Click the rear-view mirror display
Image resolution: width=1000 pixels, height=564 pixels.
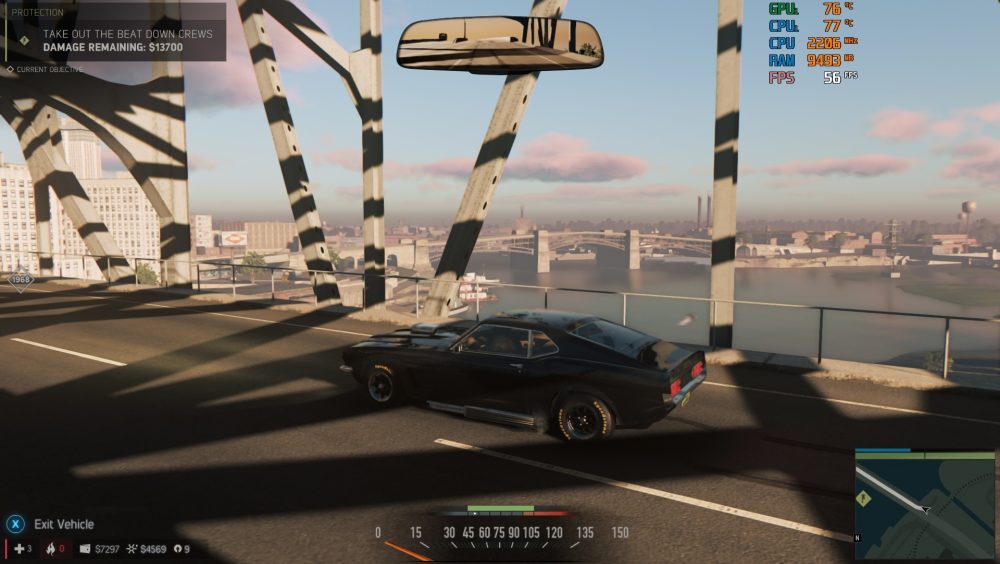[x=499, y=44]
